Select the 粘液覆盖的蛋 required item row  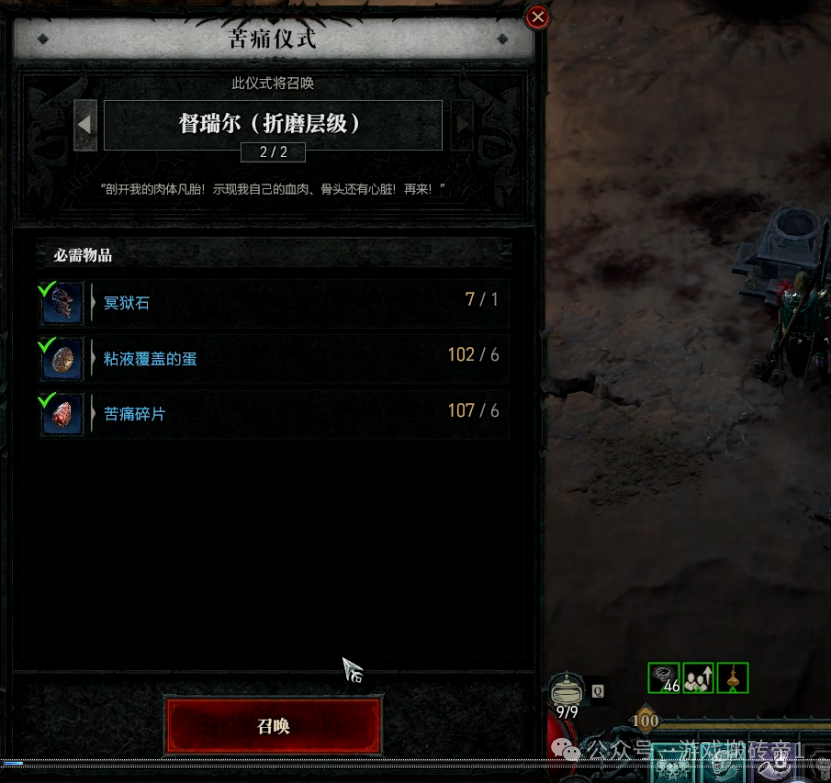point(273,357)
